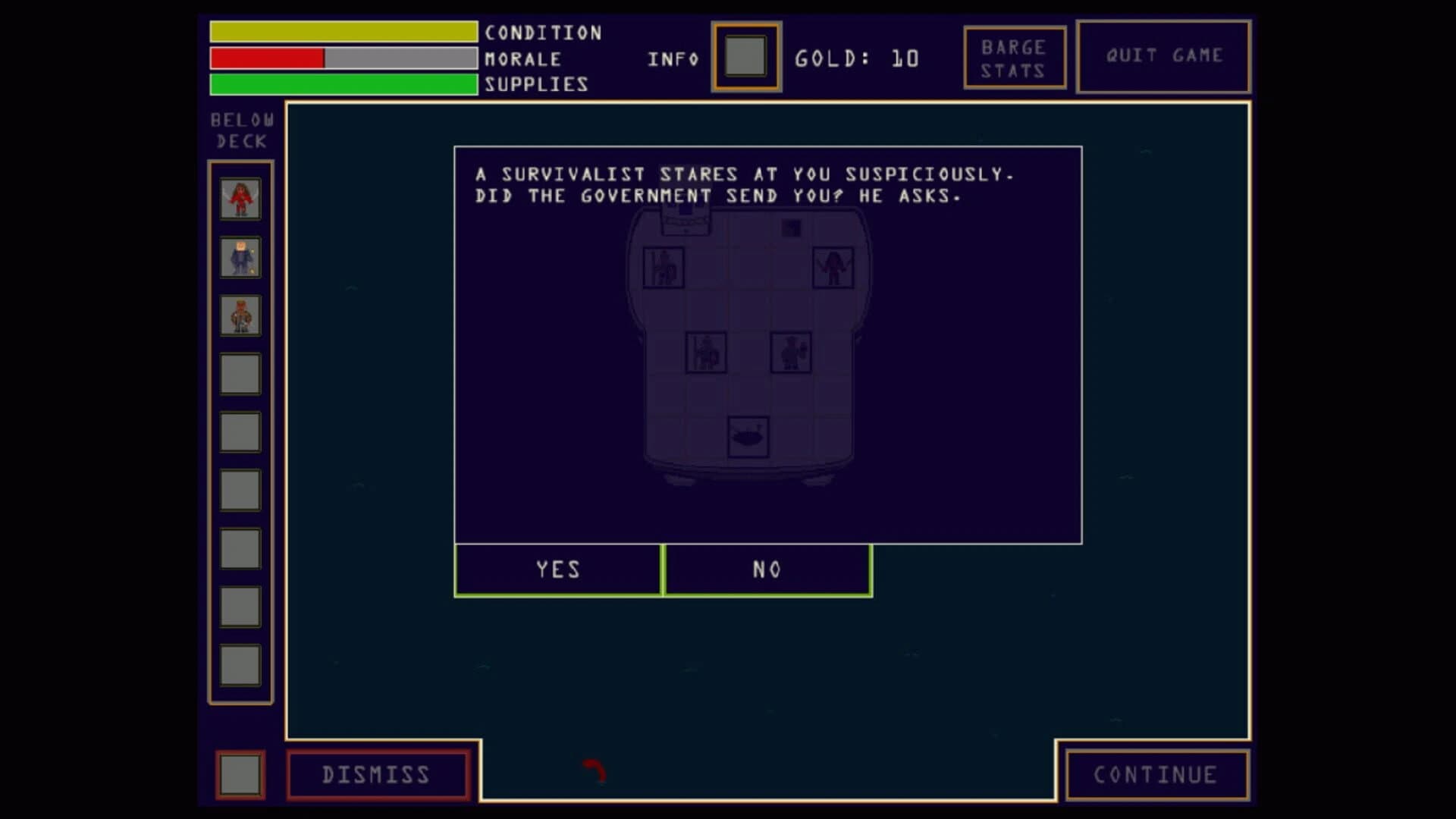Click the beetle creature icon on the lower deck
The image size is (1456, 819).
pos(746,438)
